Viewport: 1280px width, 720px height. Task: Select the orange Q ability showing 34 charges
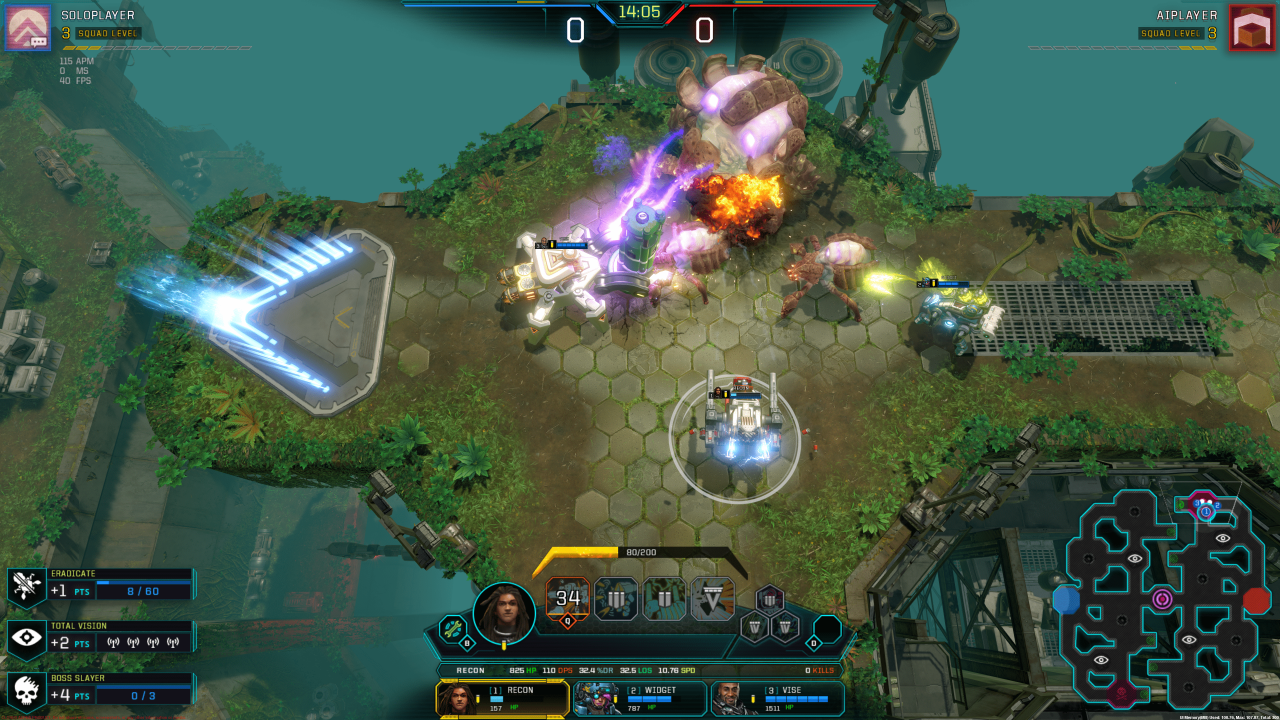567,597
